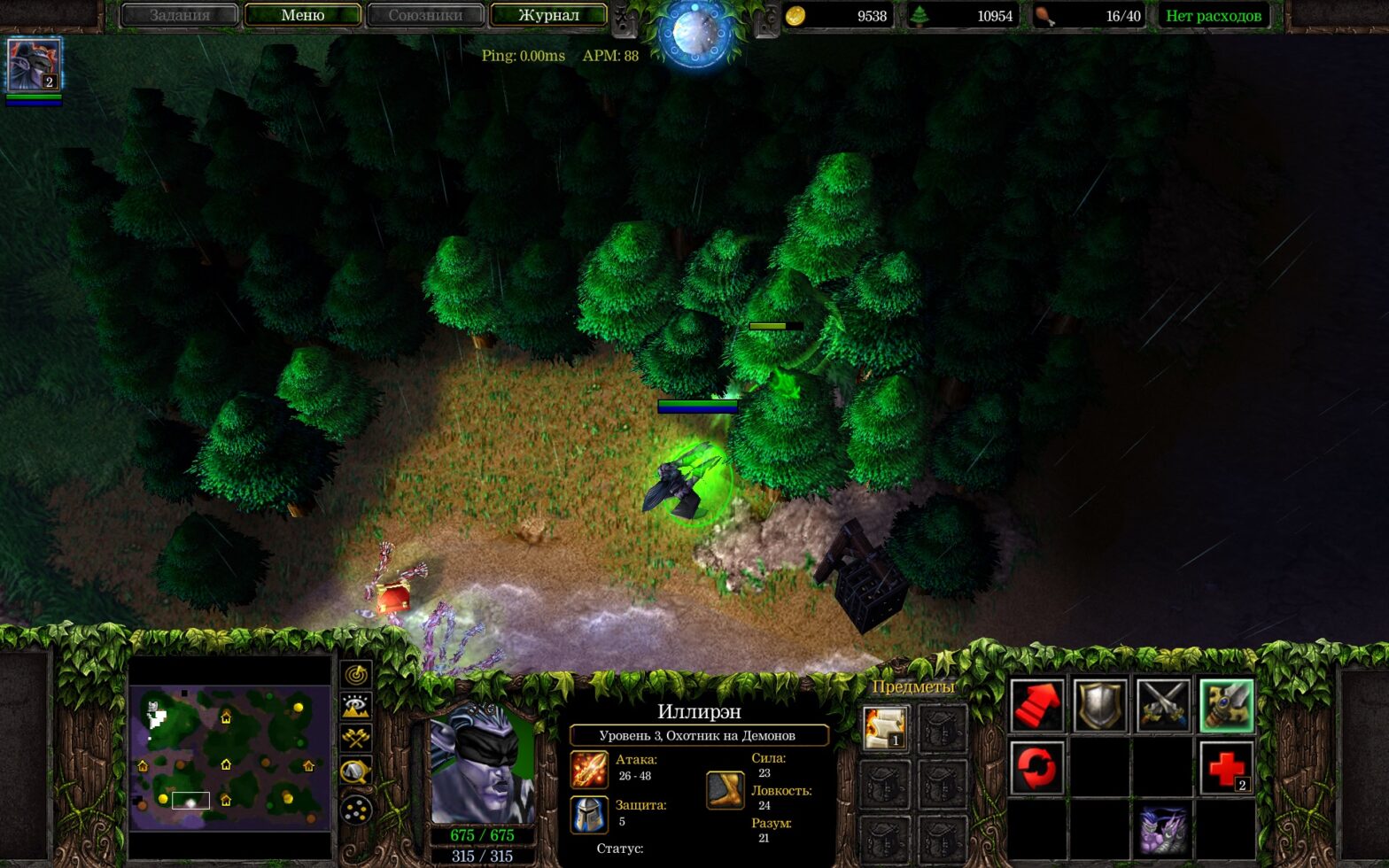Choose the Patrol circular arrows command
The height and width of the screenshot is (868, 1389).
click(1036, 768)
